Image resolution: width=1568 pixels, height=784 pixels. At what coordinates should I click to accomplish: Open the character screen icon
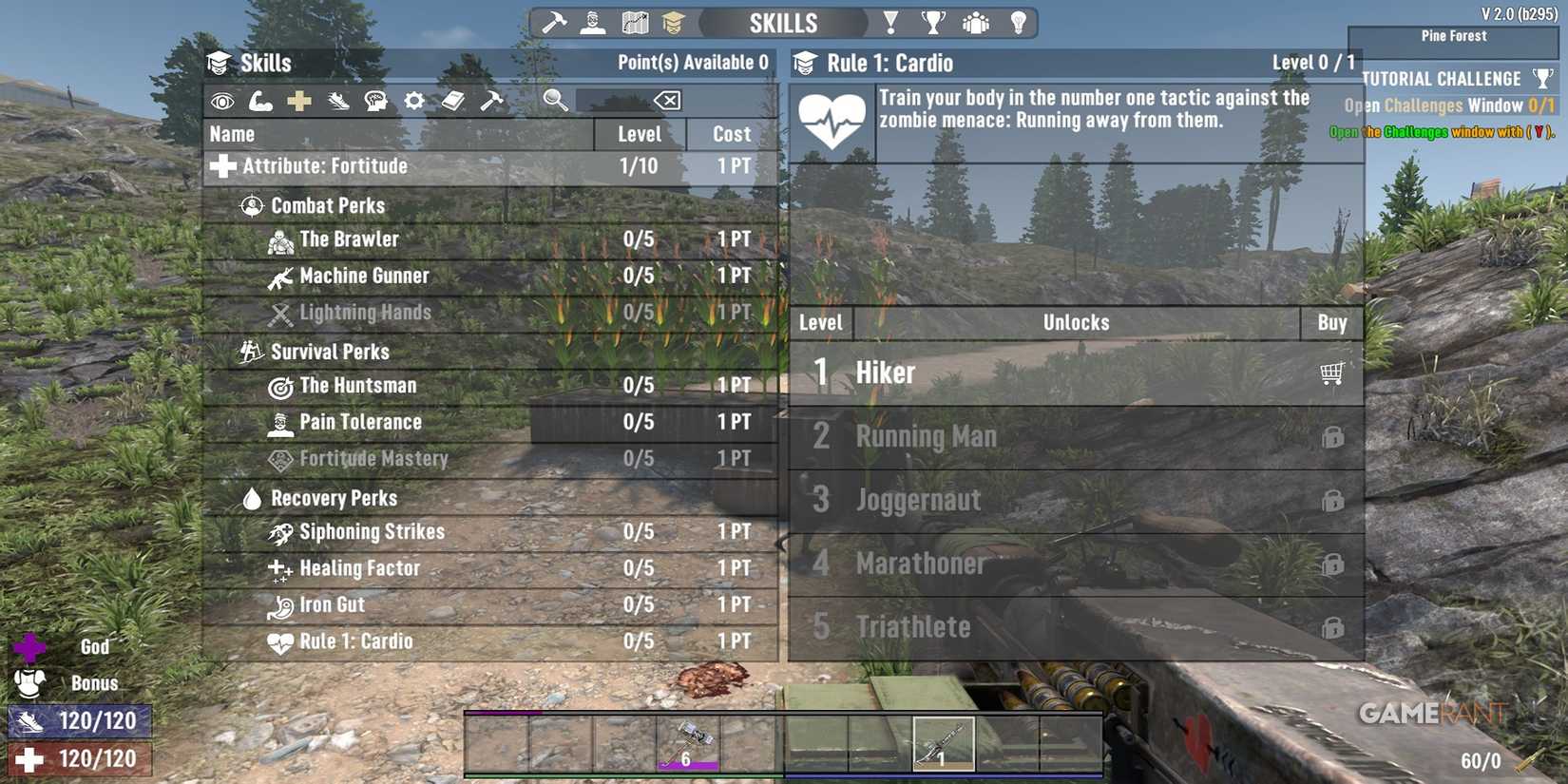pyautogui.click(x=593, y=21)
